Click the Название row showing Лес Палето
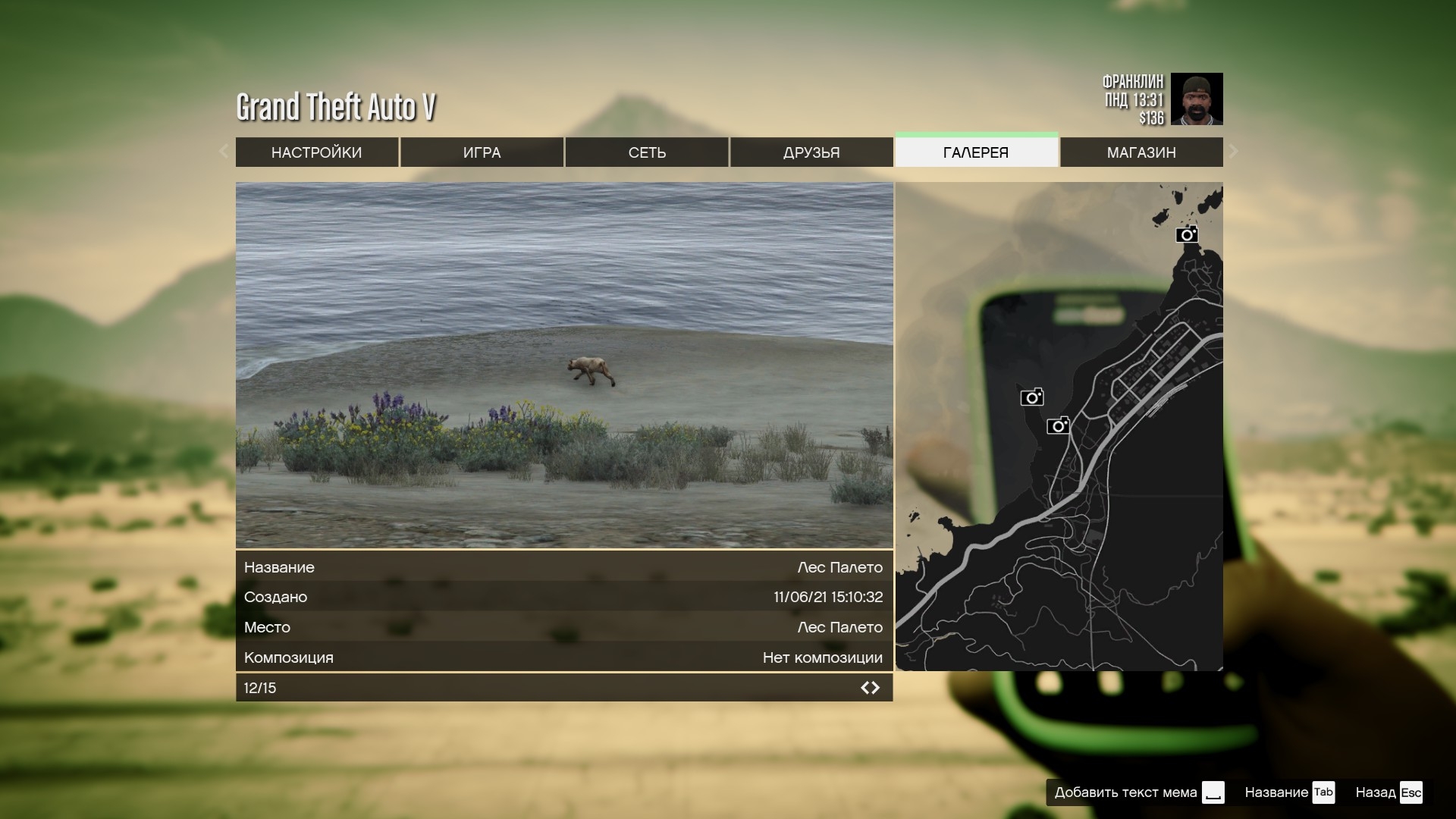 [563, 567]
